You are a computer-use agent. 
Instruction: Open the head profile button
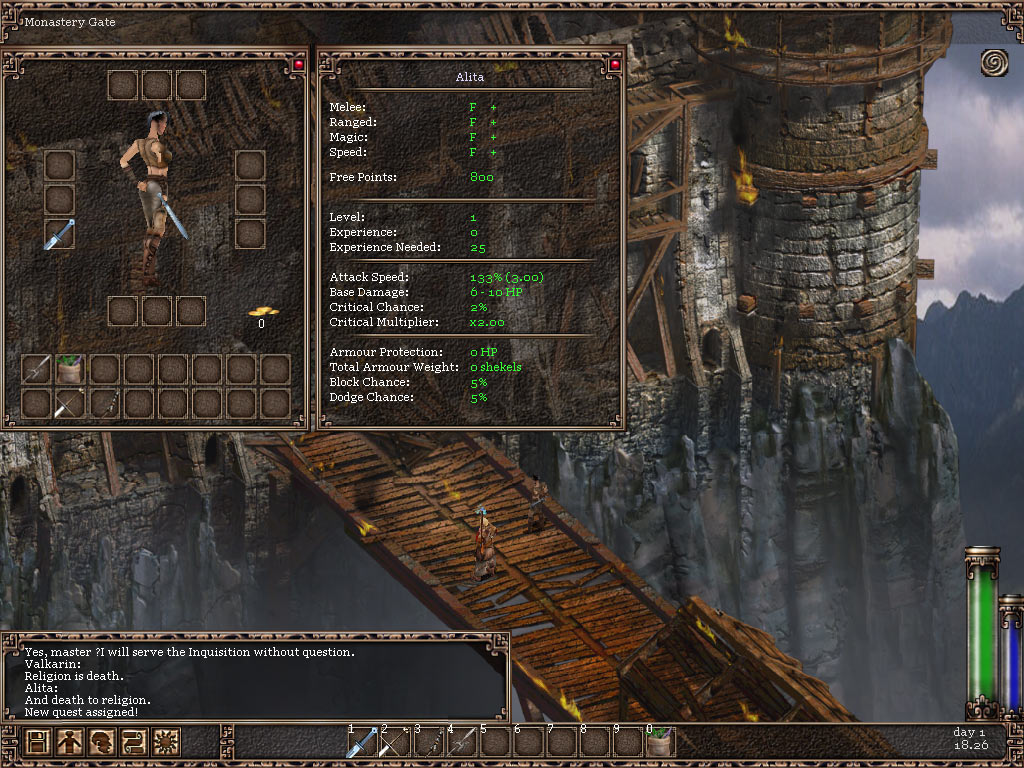(102, 742)
